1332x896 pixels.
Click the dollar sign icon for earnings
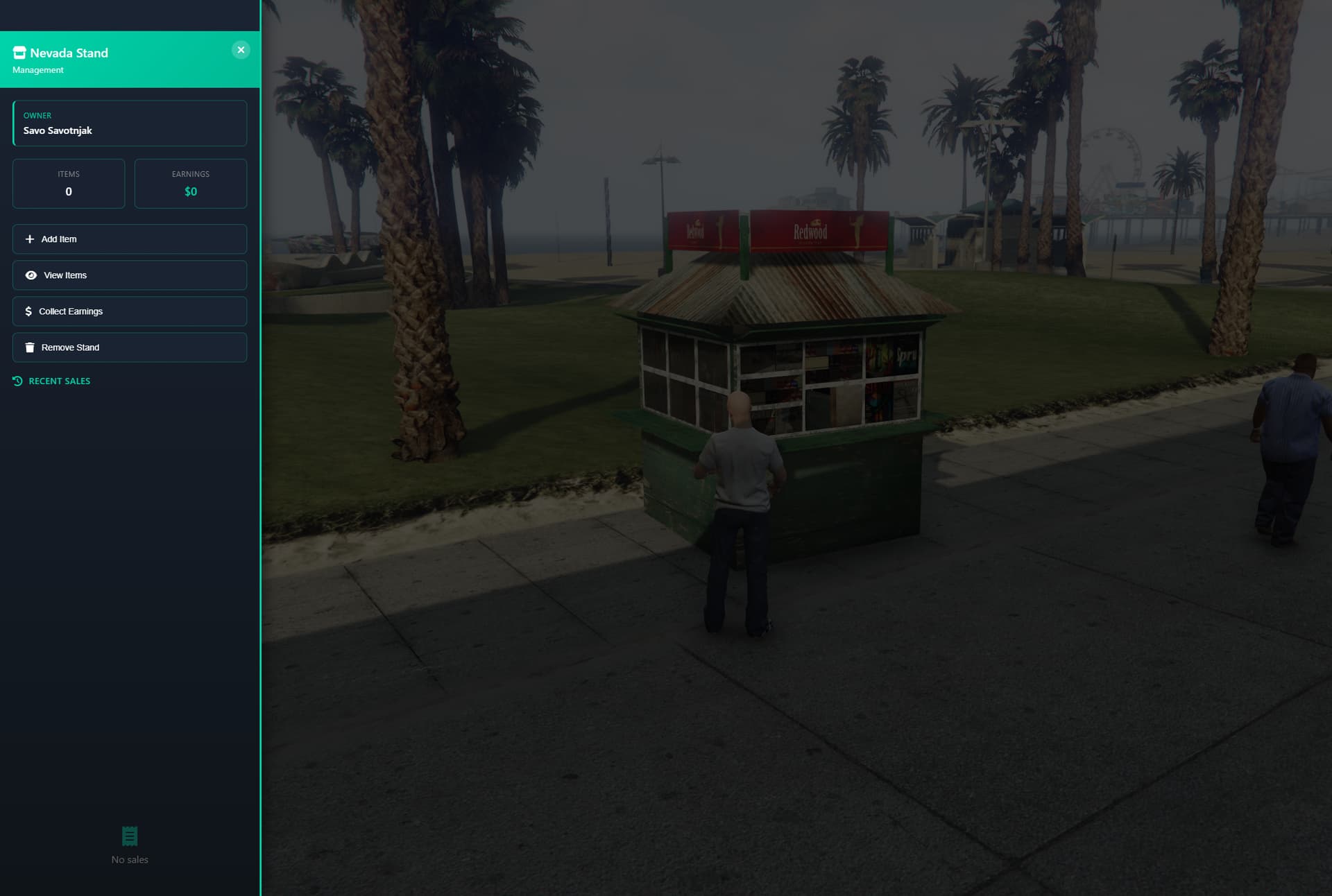[28, 311]
